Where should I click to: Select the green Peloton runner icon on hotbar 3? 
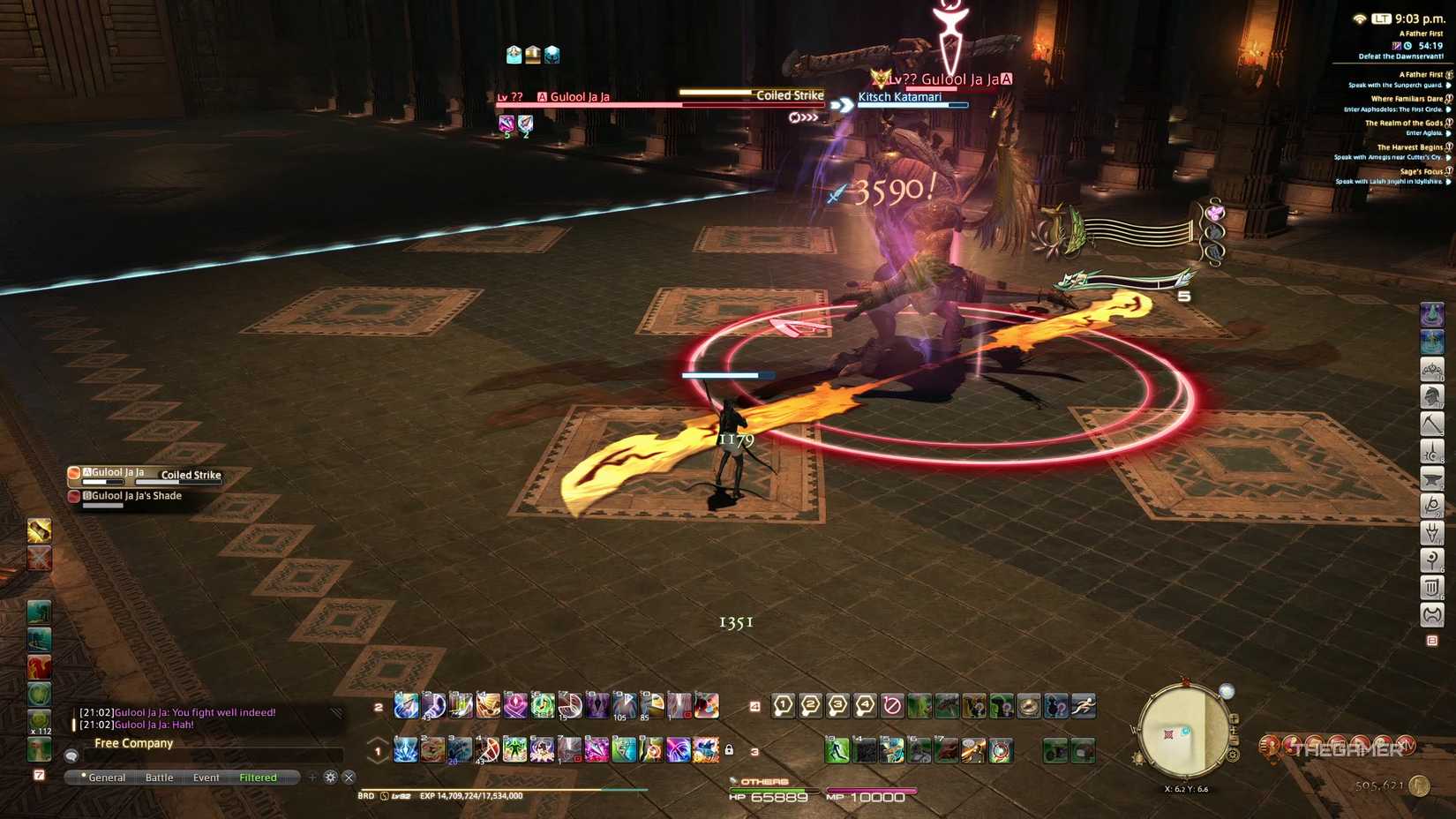coord(837,750)
